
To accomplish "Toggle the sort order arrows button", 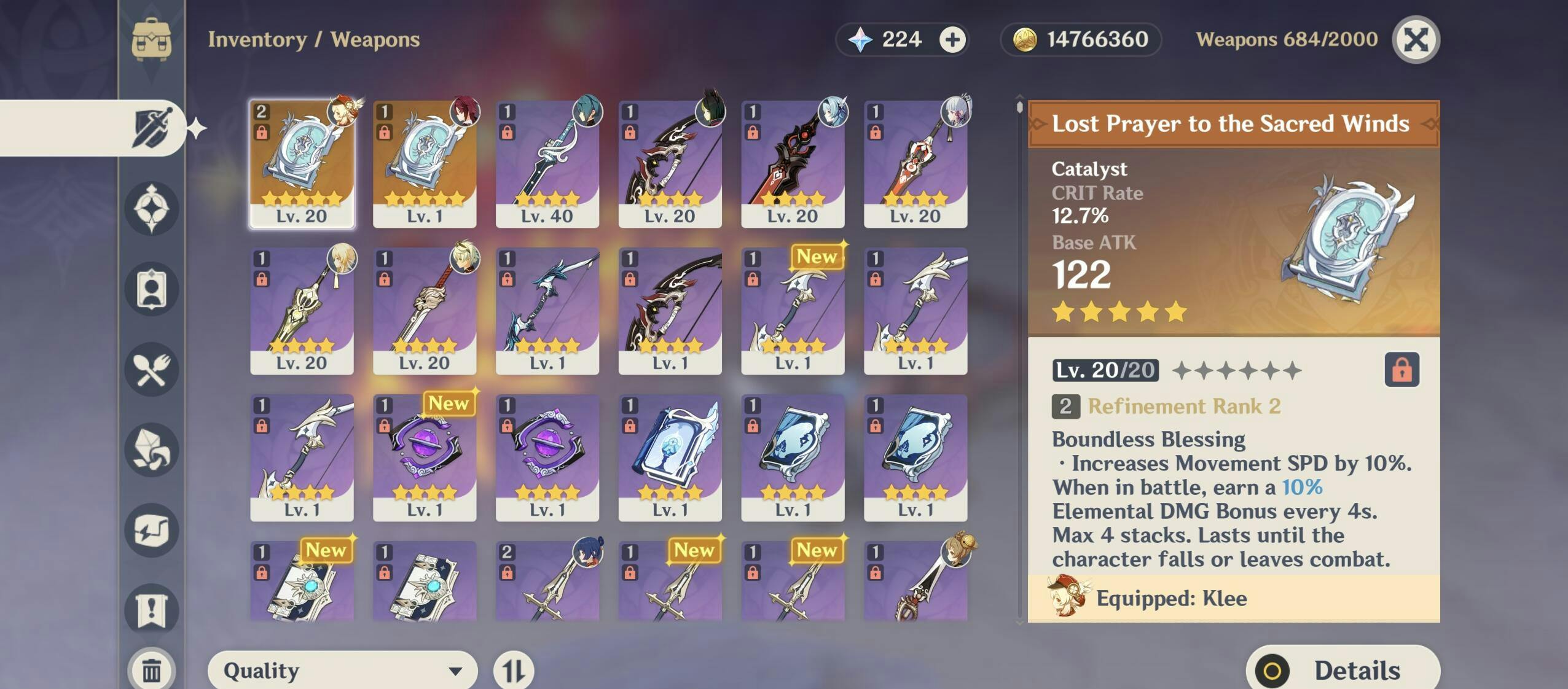I will [x=514, y=670].
